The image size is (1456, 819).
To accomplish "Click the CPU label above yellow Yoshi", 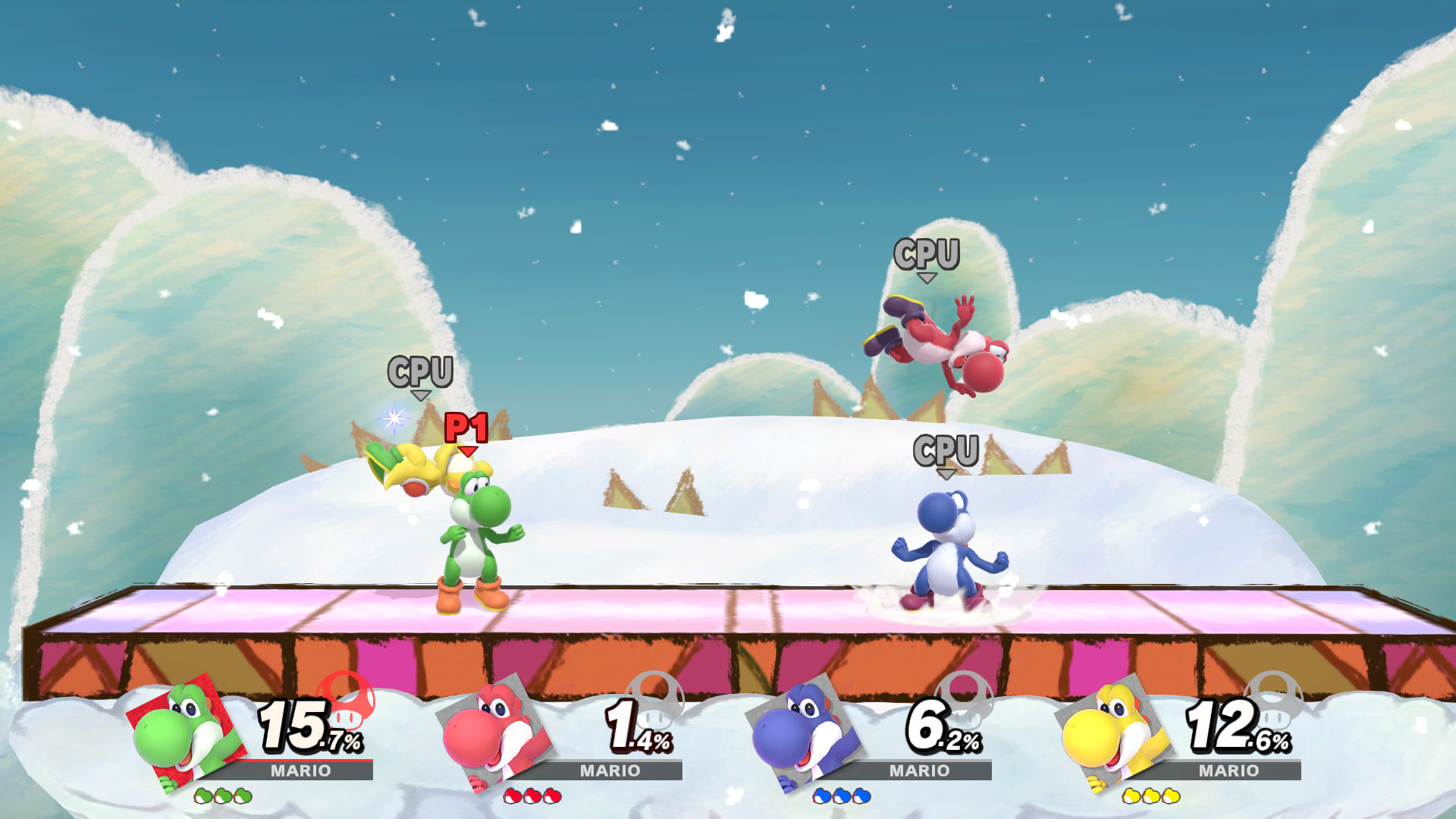I will [422, 372].
